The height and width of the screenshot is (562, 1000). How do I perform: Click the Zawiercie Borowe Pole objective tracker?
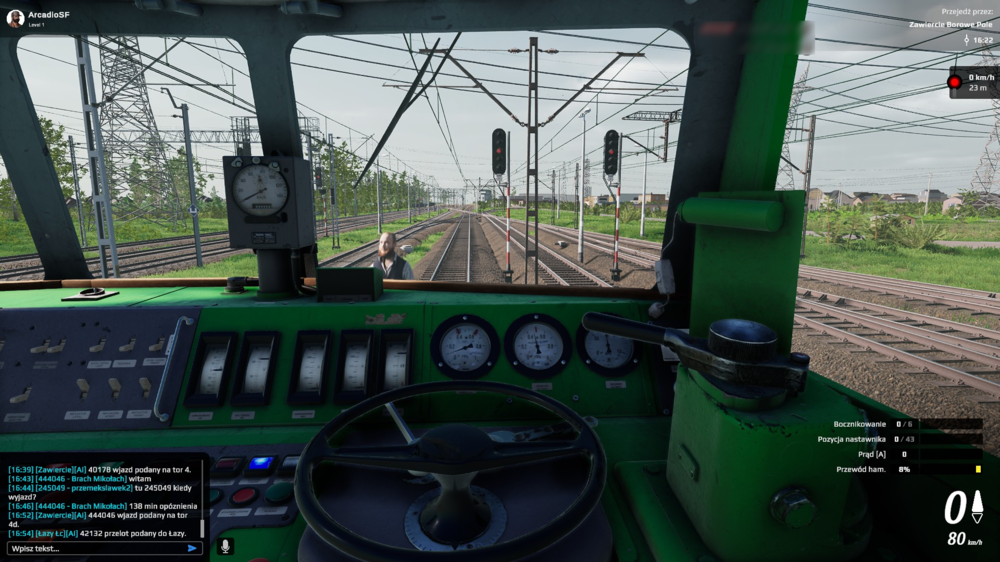coord(950,24)
